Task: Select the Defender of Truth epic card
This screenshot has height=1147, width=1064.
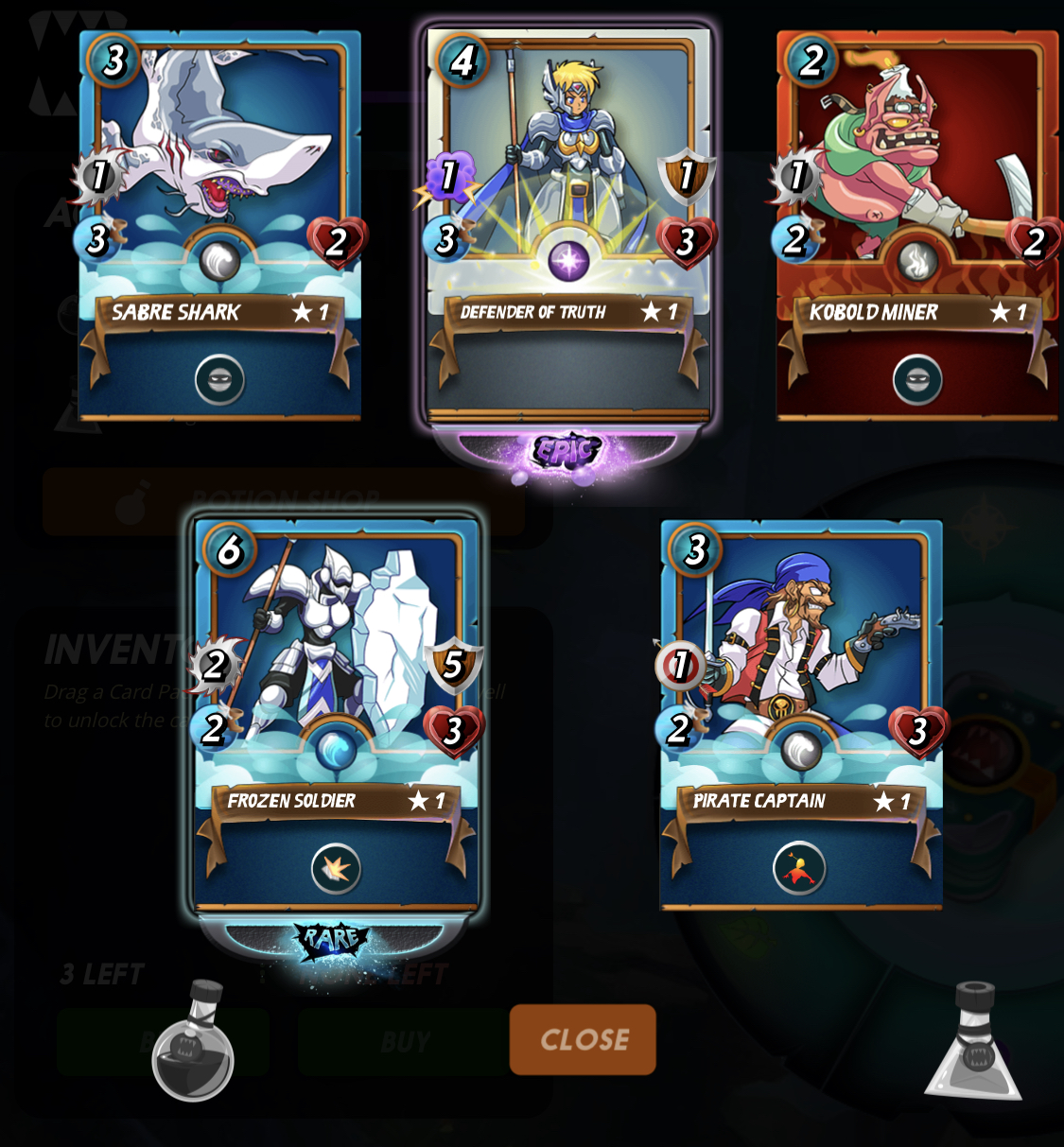Action: (567, 189)
